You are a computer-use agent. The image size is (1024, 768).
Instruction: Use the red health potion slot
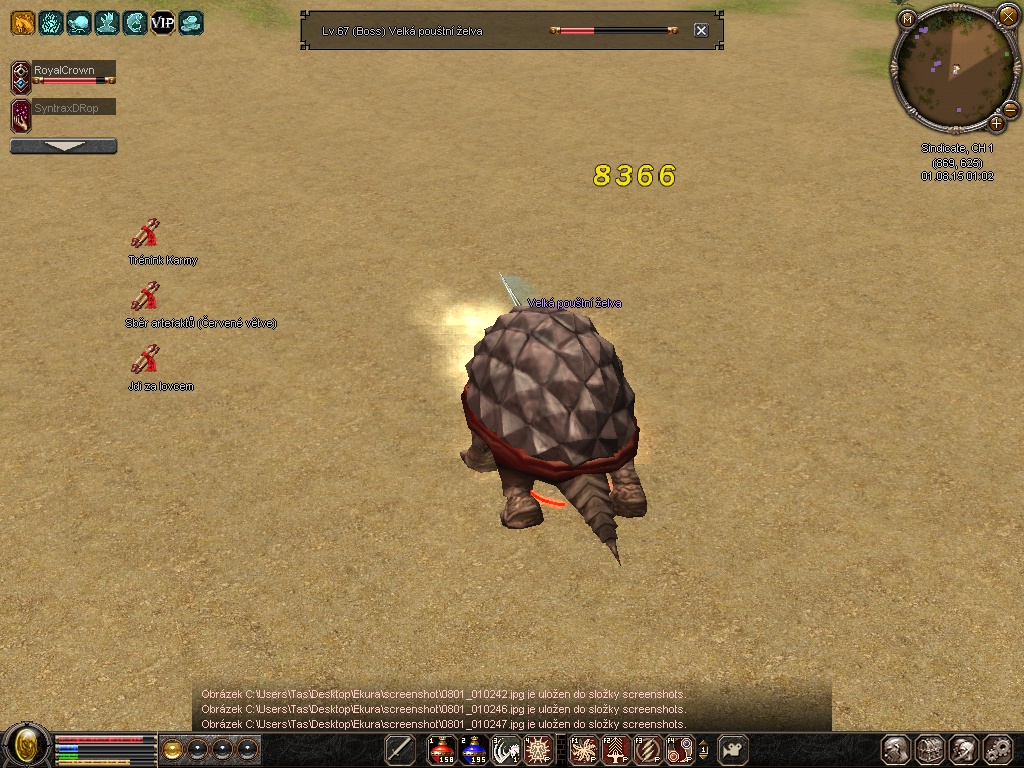click(x=441, y=749)
